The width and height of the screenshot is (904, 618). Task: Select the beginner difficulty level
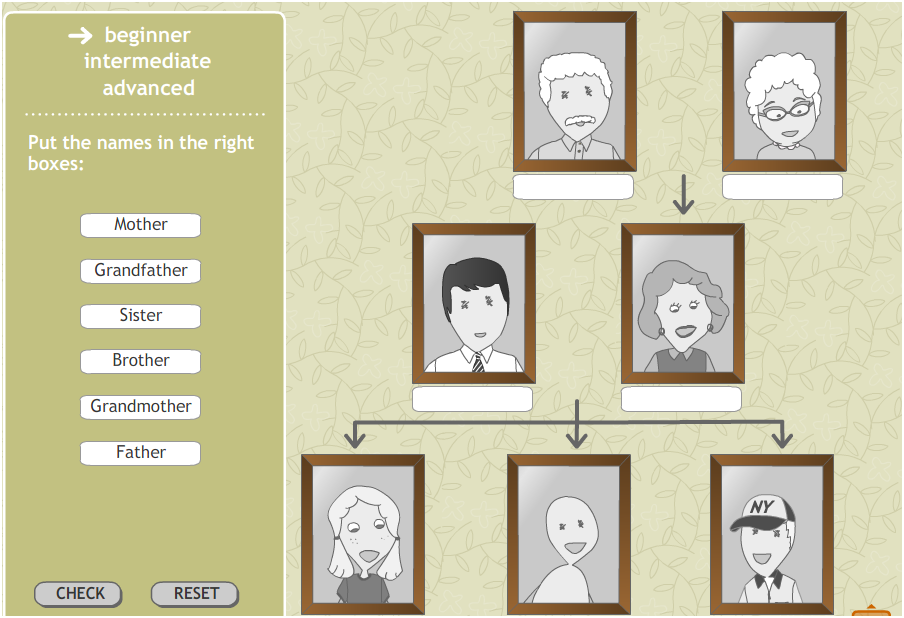[147, 36]
